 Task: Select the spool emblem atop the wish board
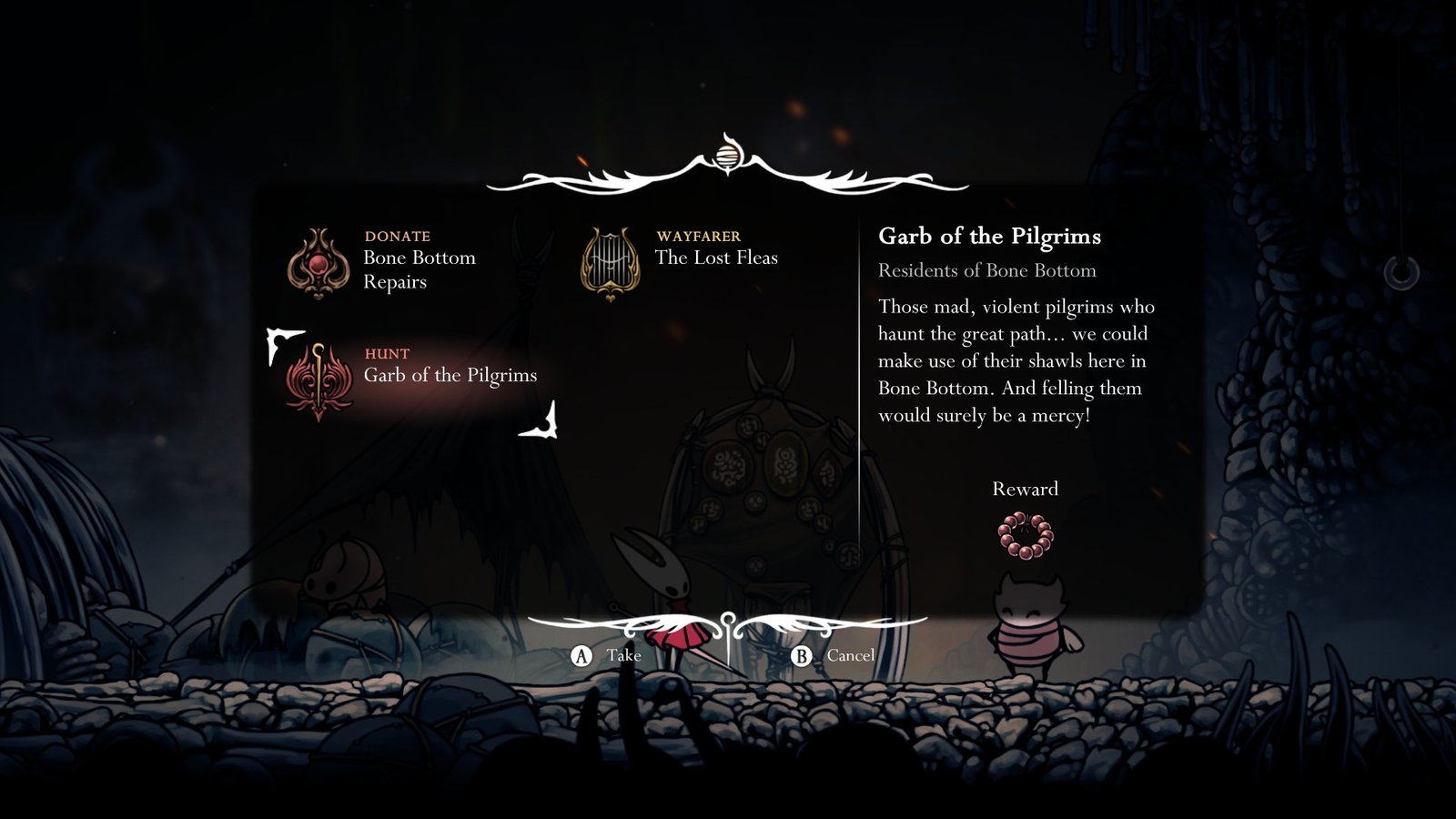[727, 157]
